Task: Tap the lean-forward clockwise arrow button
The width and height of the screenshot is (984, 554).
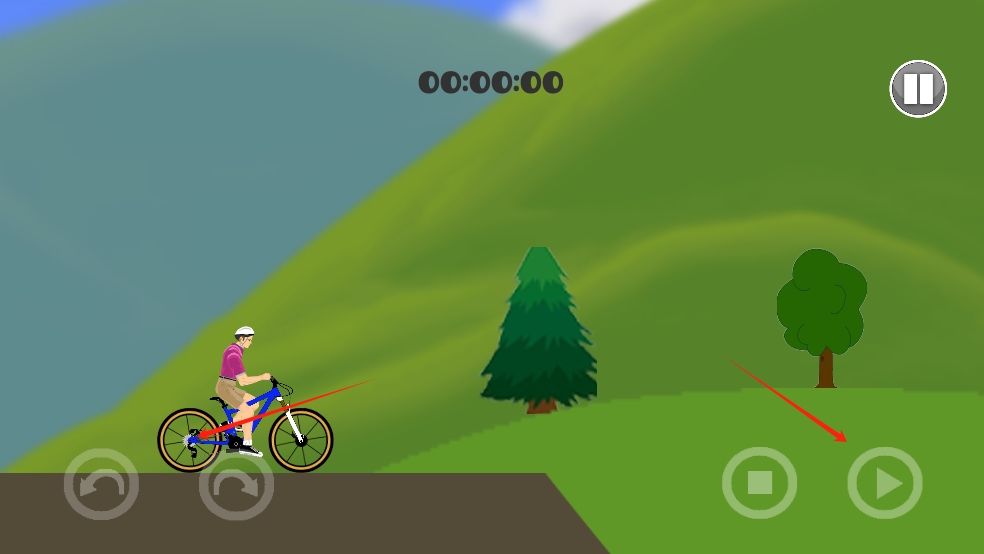Action: coord(236,485)
